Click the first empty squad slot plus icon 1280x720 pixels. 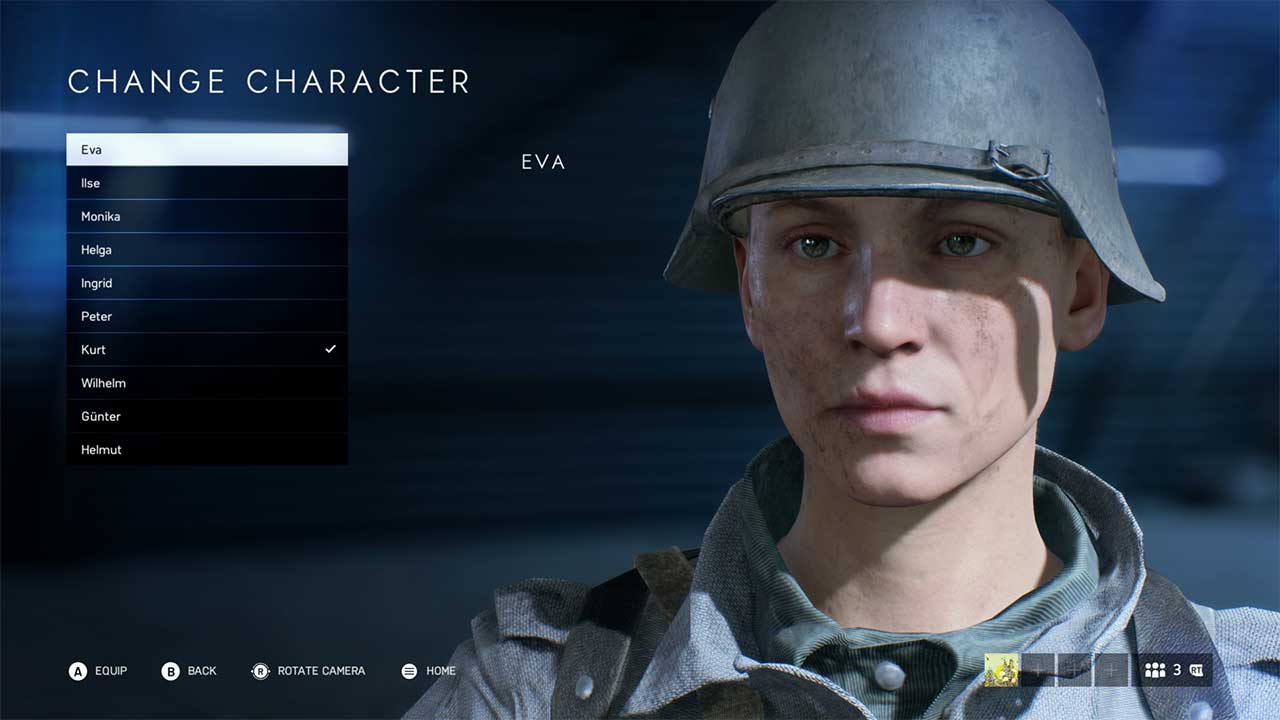(1038, 670)
